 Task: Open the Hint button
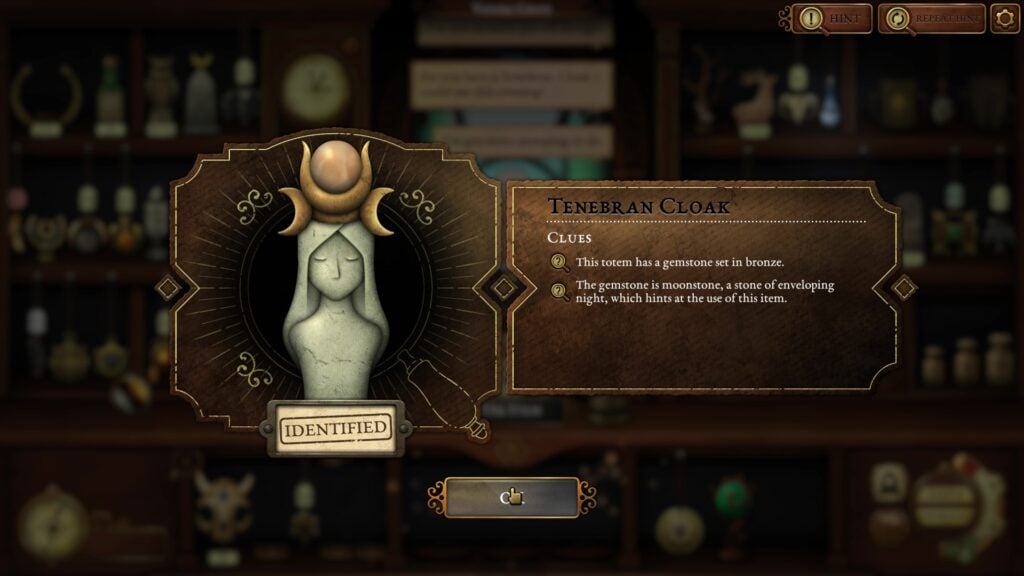click(x=832, y=18)
